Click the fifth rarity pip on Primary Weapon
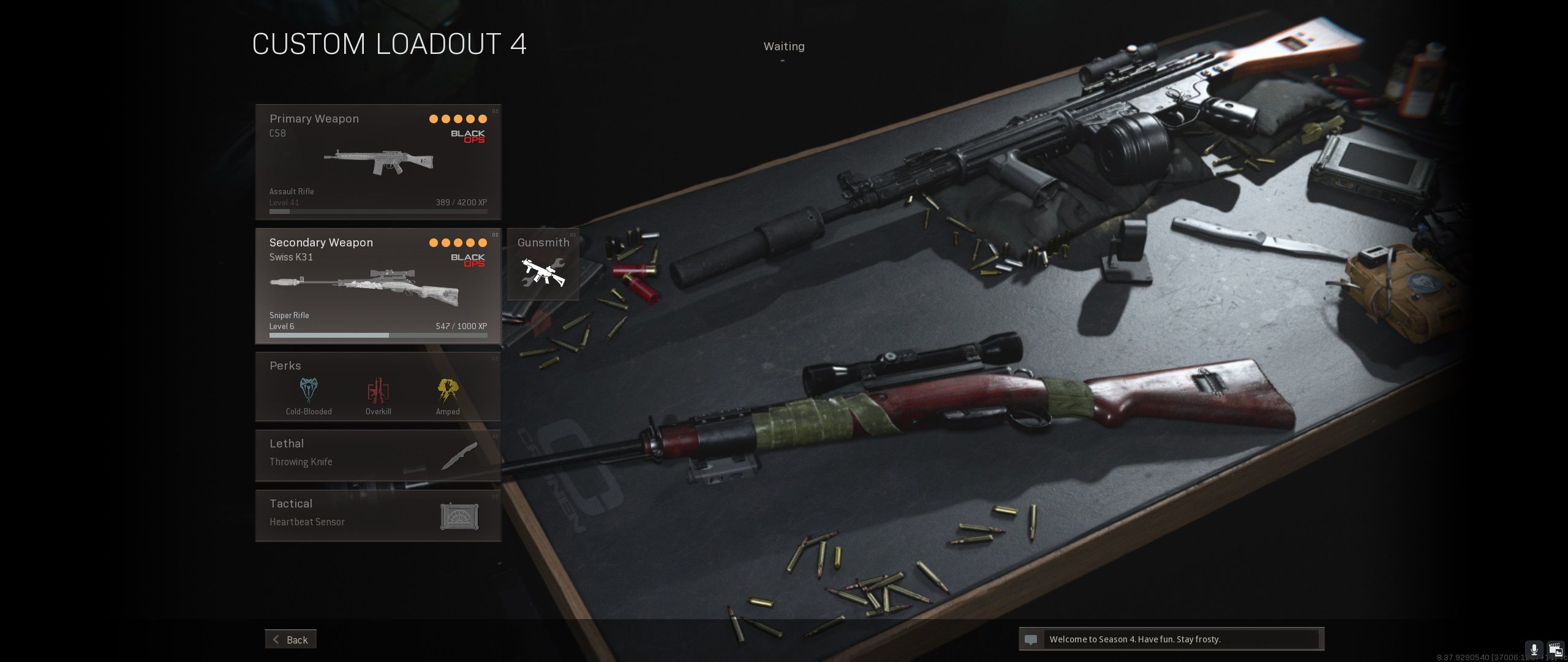Viewport: 1568px width, 662px height. coord(483,118)
